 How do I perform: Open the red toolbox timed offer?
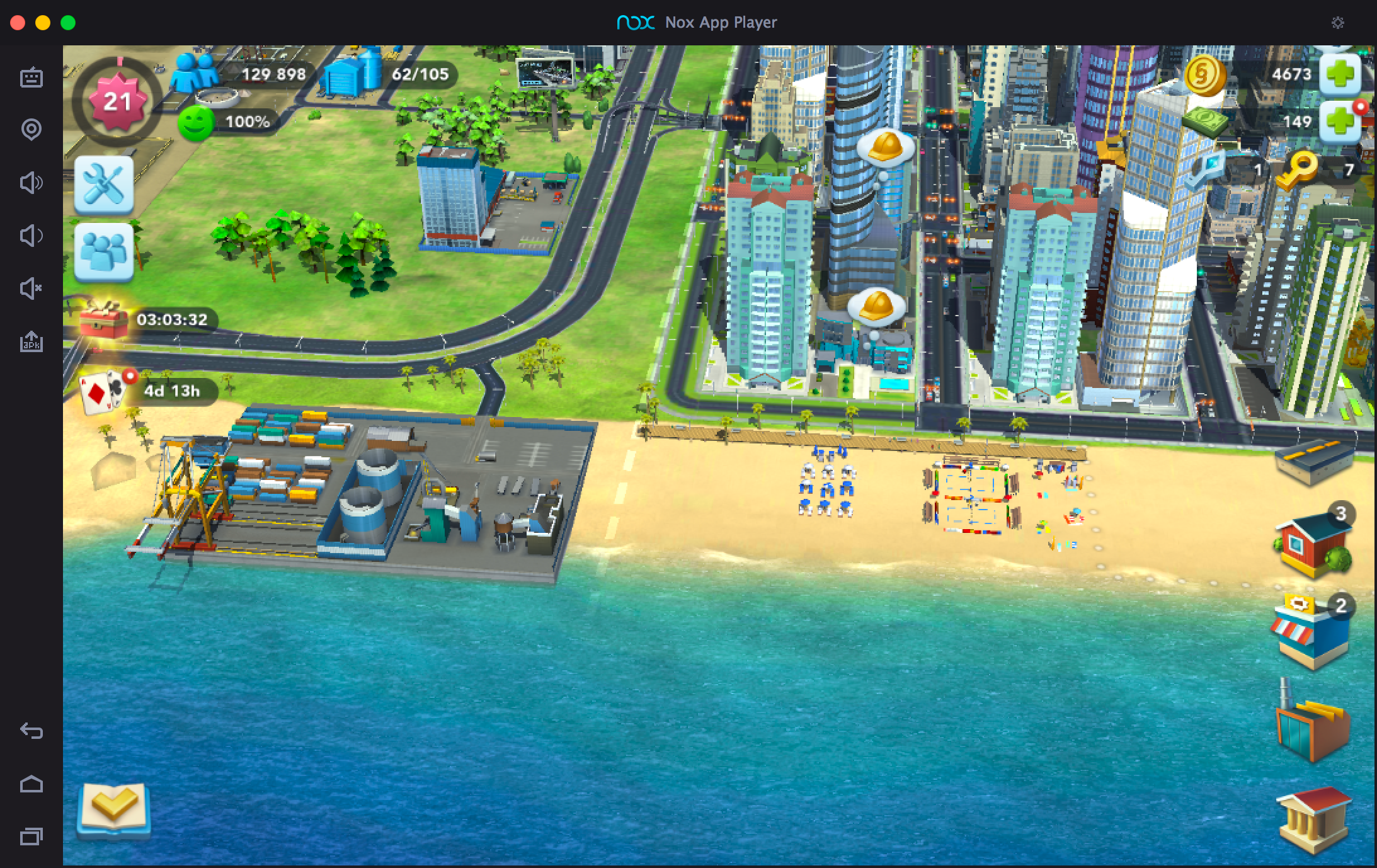(103, 320)
